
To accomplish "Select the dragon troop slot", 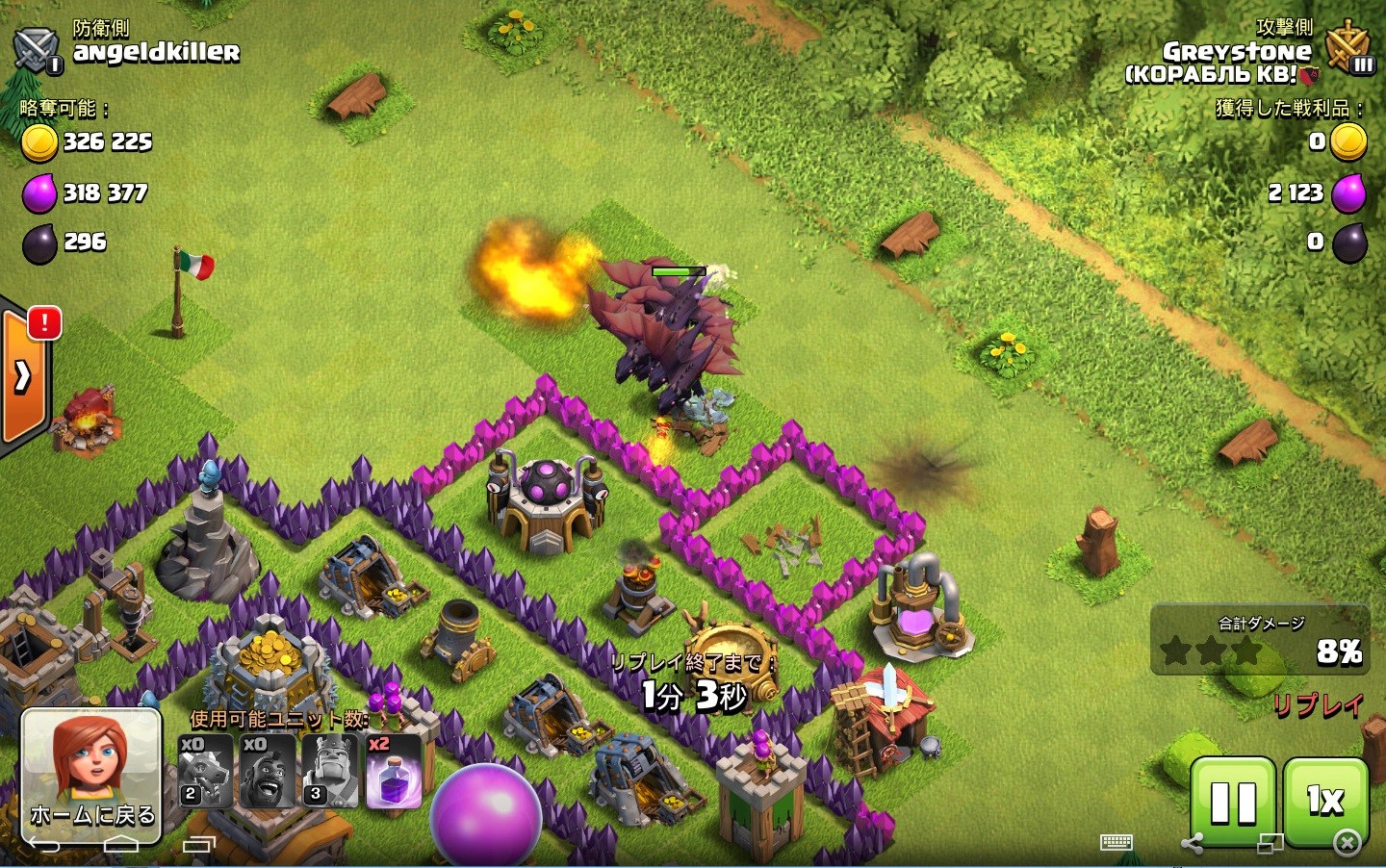I will 205,771.
